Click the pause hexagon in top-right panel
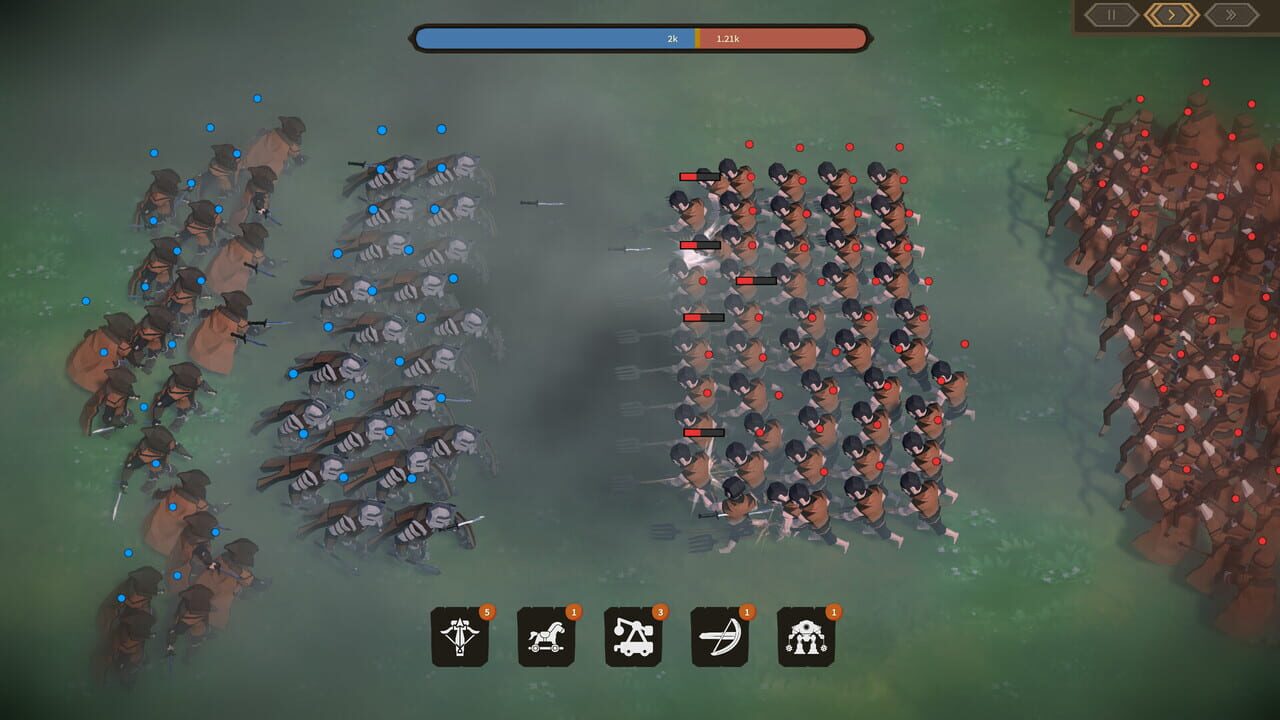Viewport: 1280px width, 720px height. pos(1112,15)
